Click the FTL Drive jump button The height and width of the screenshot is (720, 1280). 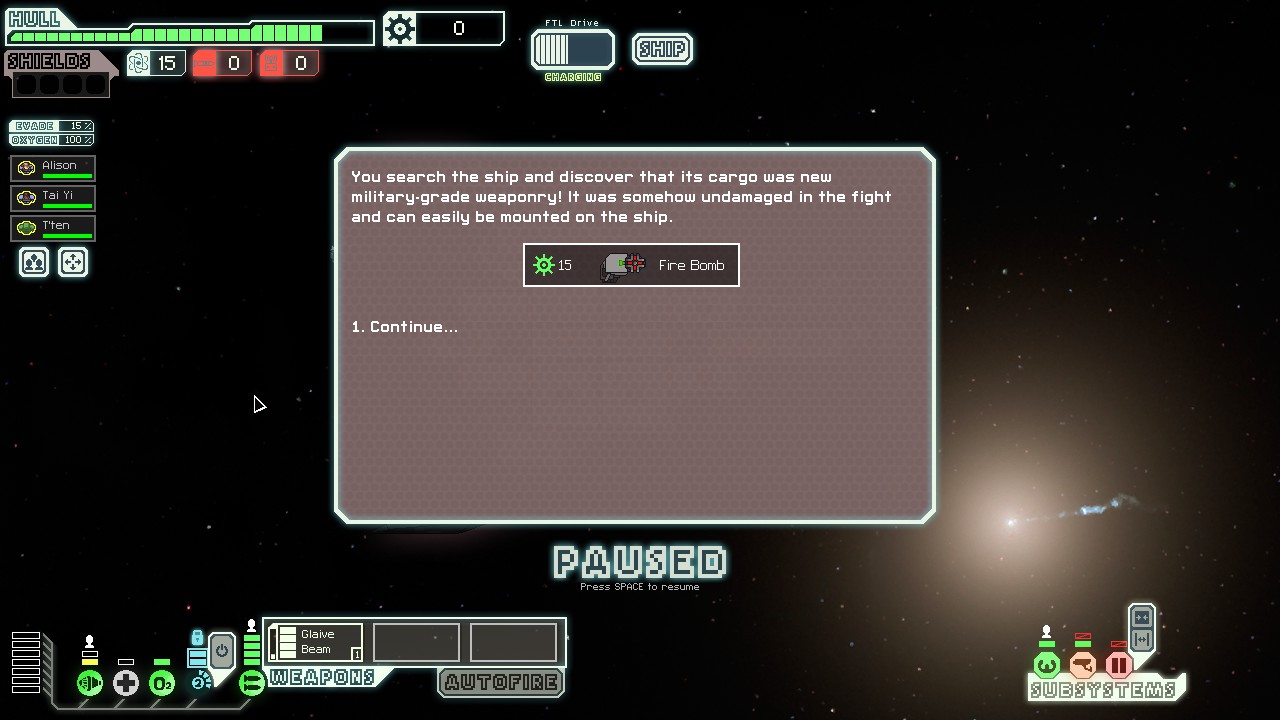coord(573,49)
